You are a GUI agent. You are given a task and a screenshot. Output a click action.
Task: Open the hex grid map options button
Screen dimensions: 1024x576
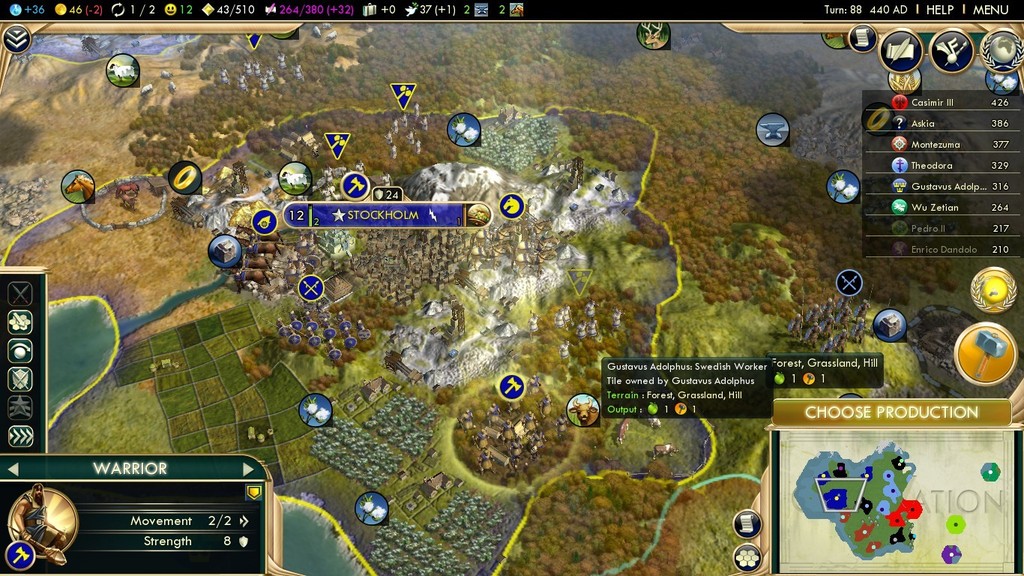click(747, 558)
